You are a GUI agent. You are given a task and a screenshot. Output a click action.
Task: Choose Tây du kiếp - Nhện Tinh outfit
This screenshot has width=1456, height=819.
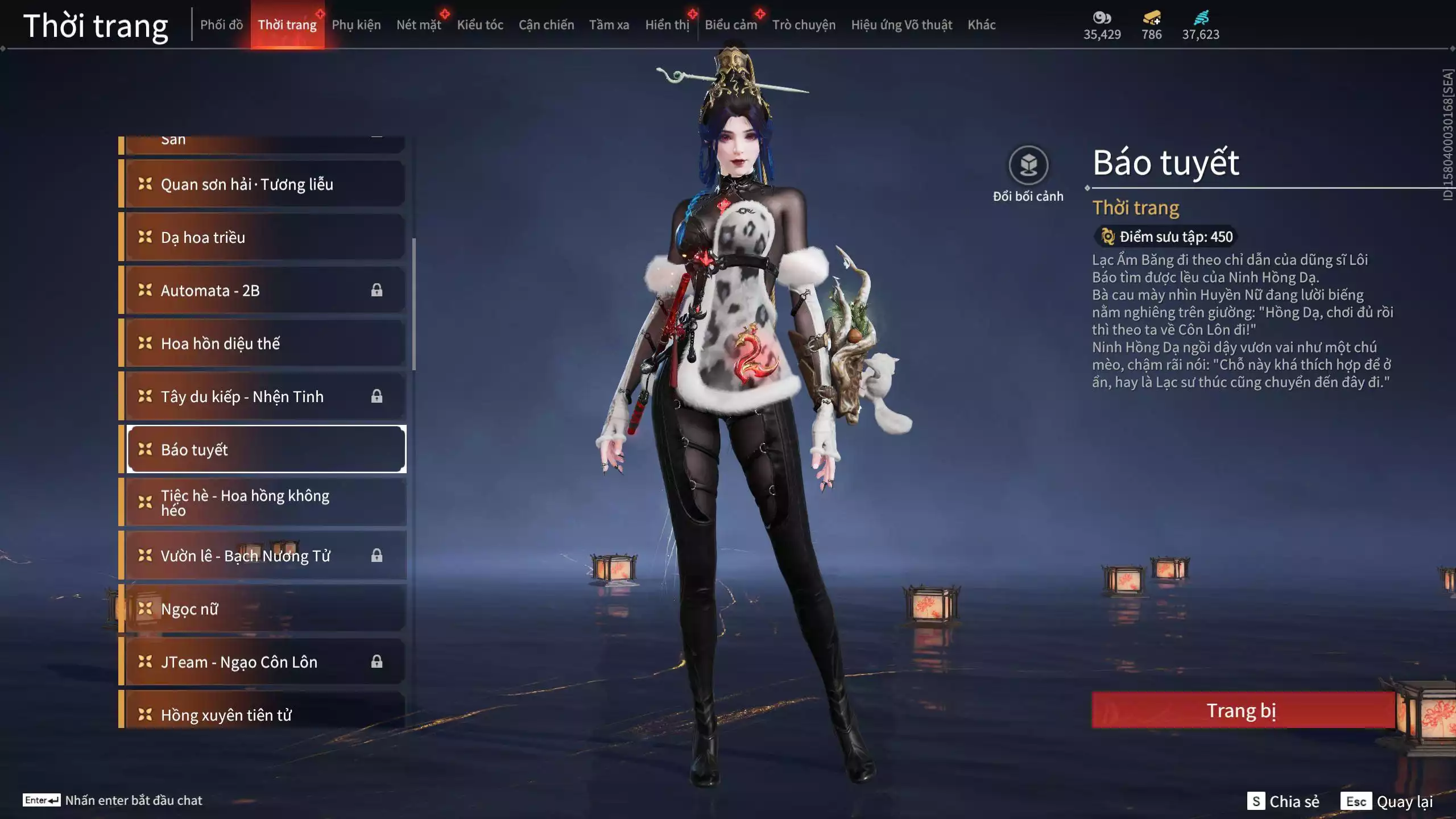(x=265, y=396)
